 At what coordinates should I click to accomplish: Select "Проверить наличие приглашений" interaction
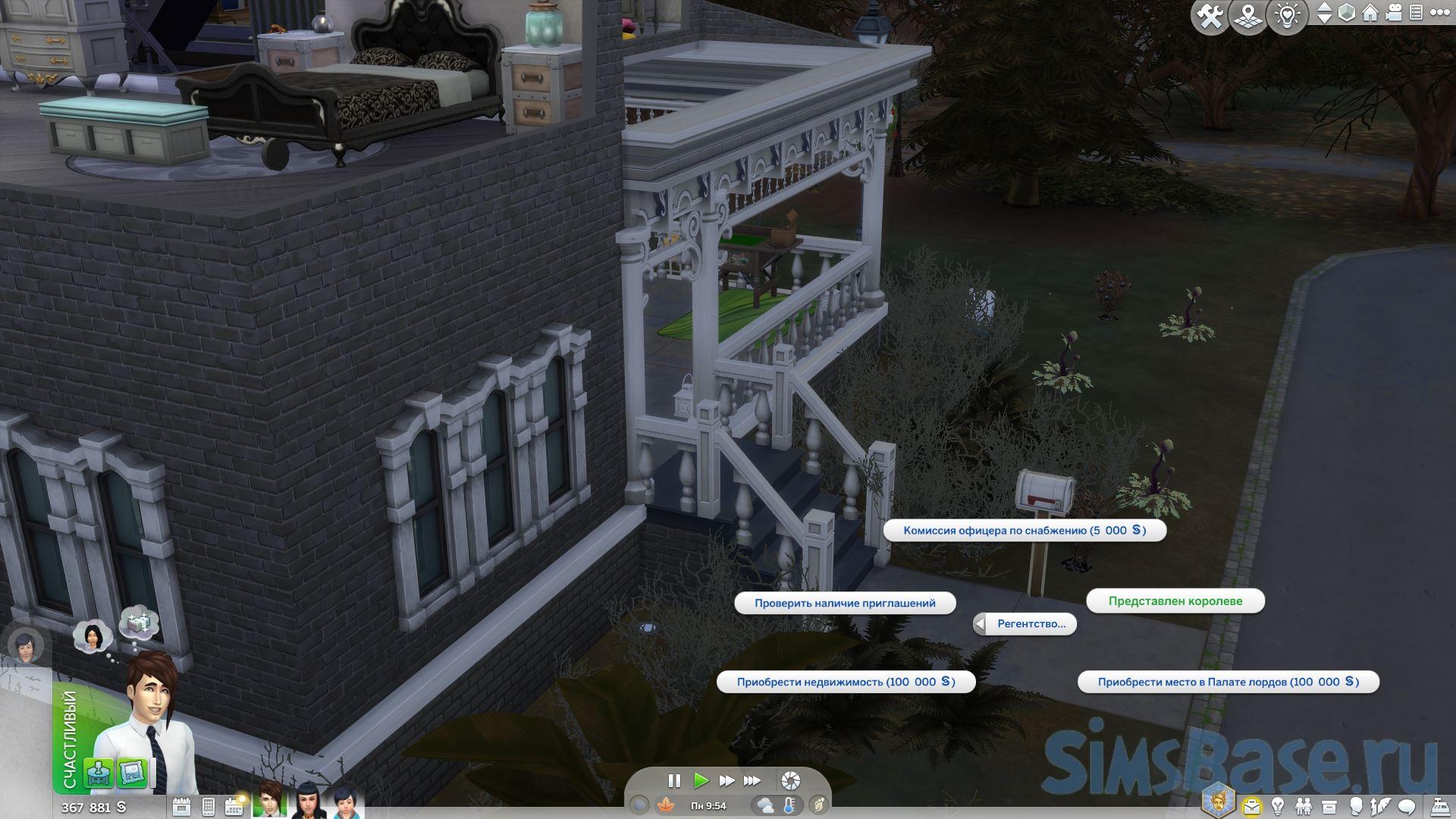[x=844, y=603]
